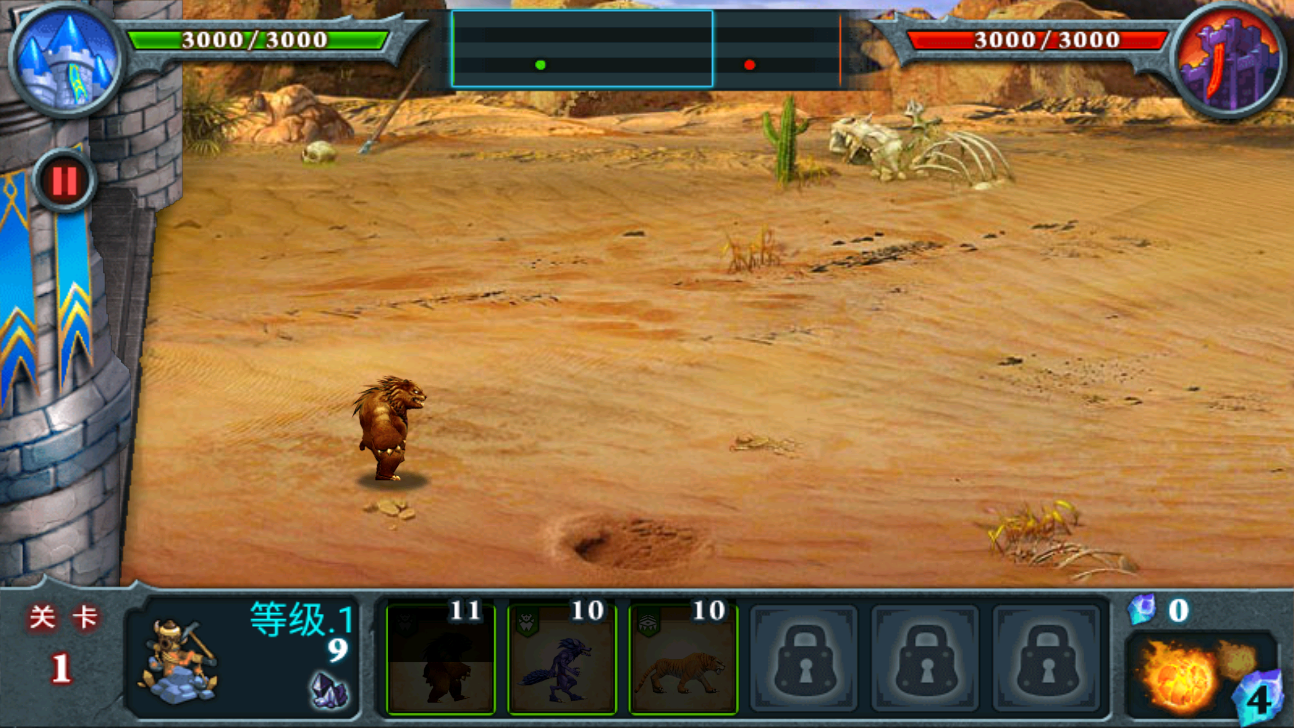
Task: Summon the tiger unit card
Action: point(684,660)
